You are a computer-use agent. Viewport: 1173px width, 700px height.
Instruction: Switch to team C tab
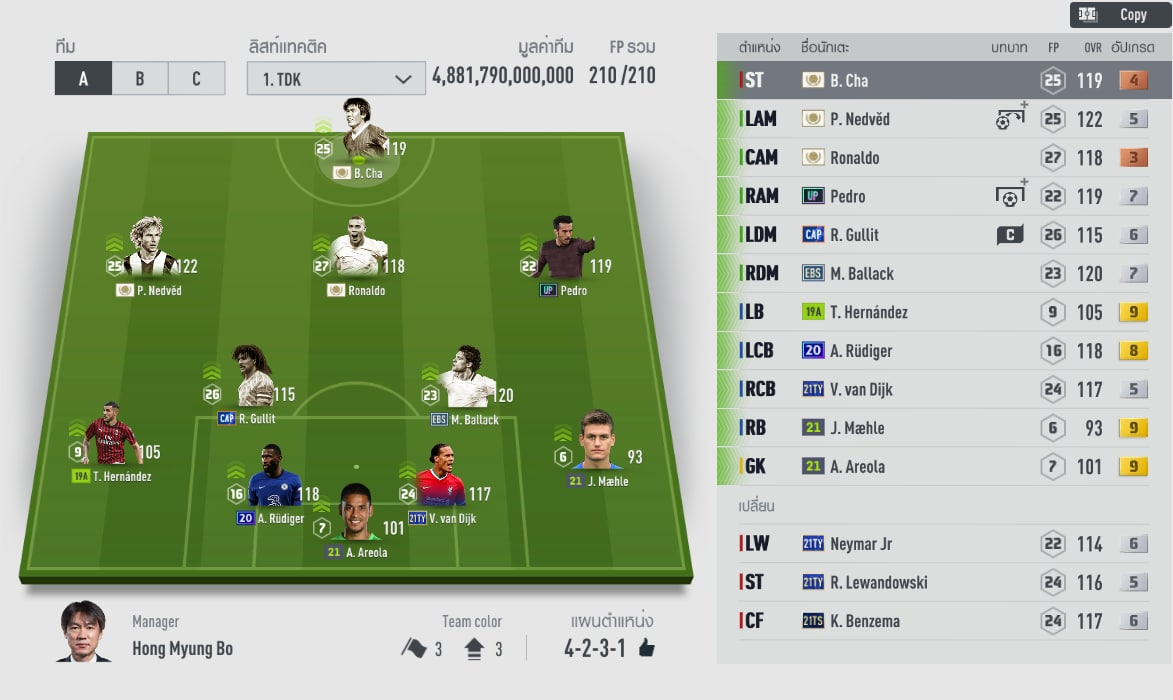click(x=195, y=79)
